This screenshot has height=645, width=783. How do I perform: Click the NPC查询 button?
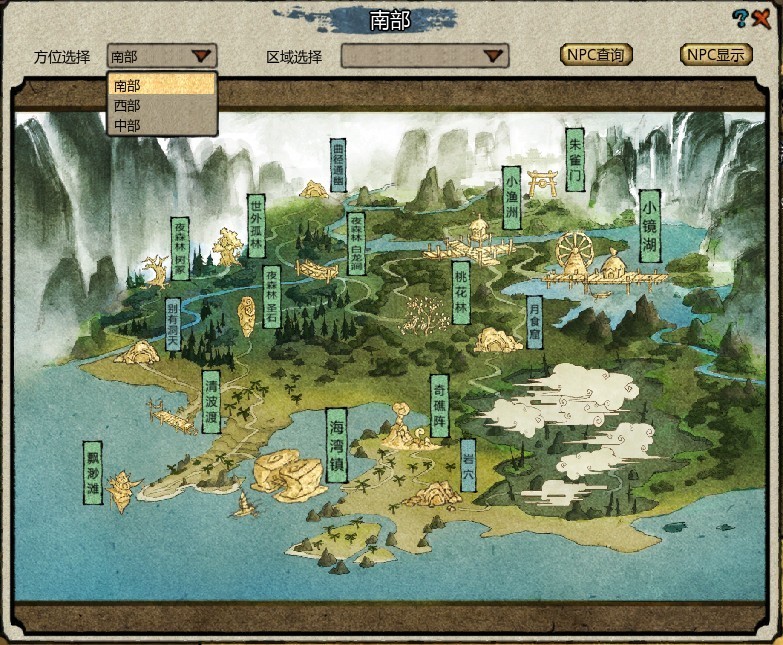(596, 55)
